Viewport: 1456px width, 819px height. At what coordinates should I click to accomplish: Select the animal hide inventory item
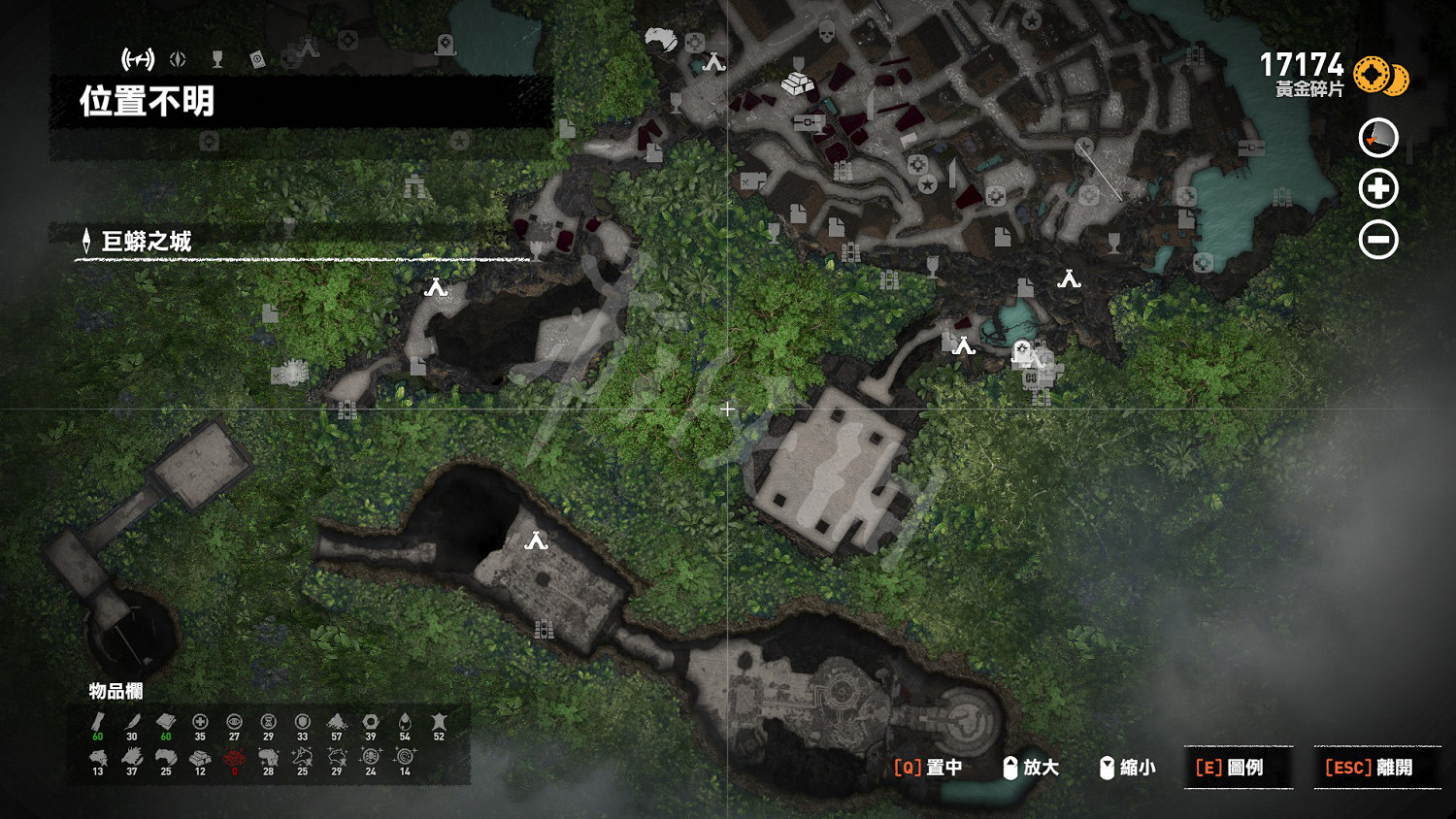pos(439,722)
